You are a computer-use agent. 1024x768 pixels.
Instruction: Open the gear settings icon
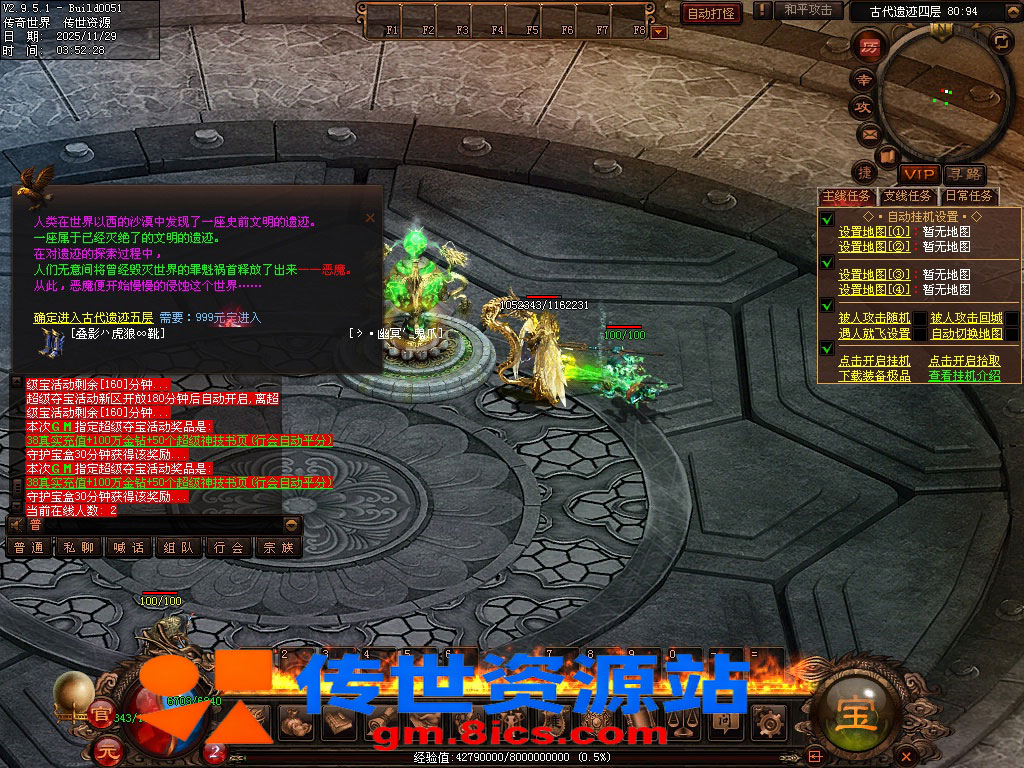click(x=770, y=722)
